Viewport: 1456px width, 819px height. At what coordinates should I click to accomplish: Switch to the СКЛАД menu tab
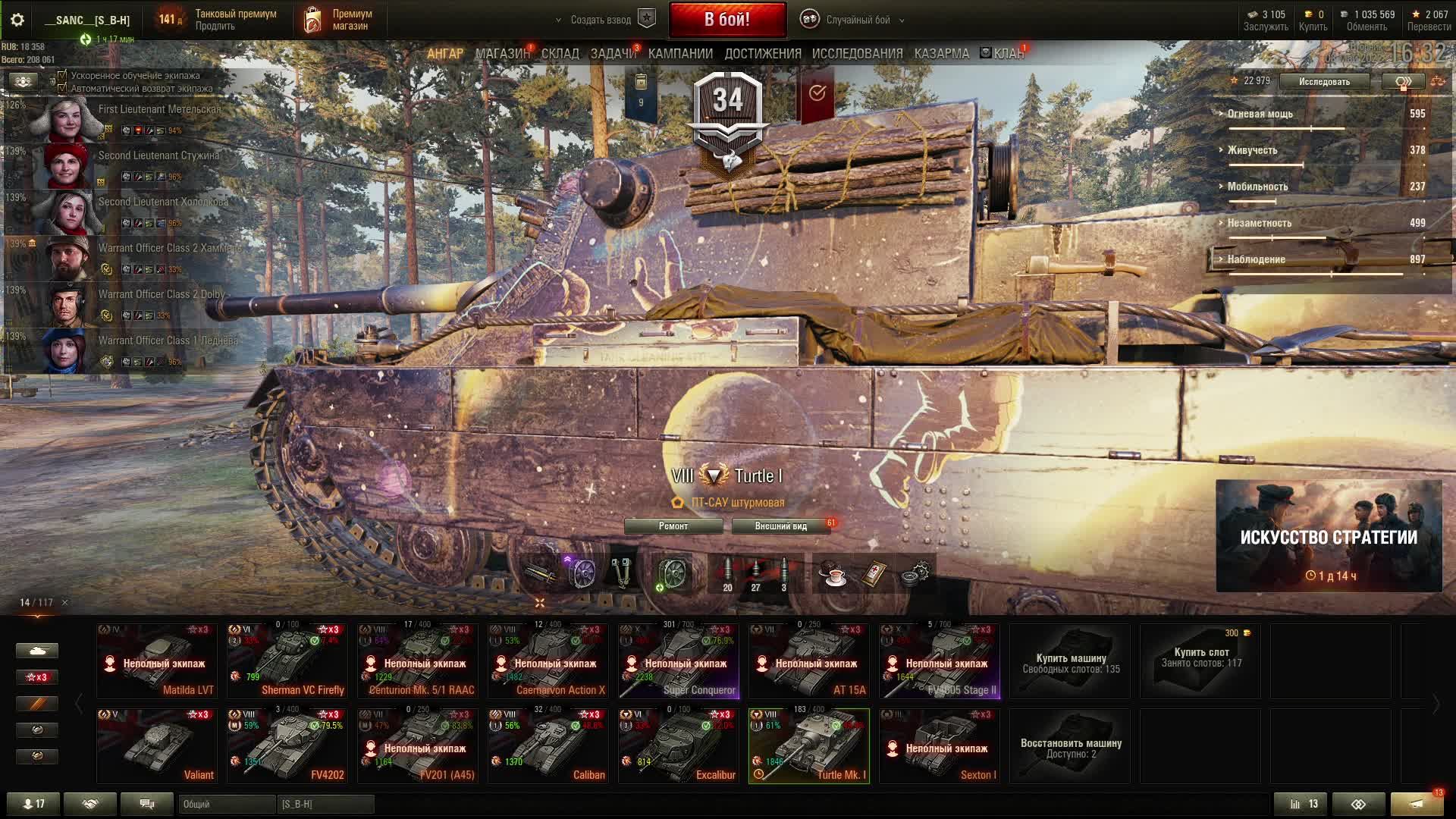[x=560, y=53]
